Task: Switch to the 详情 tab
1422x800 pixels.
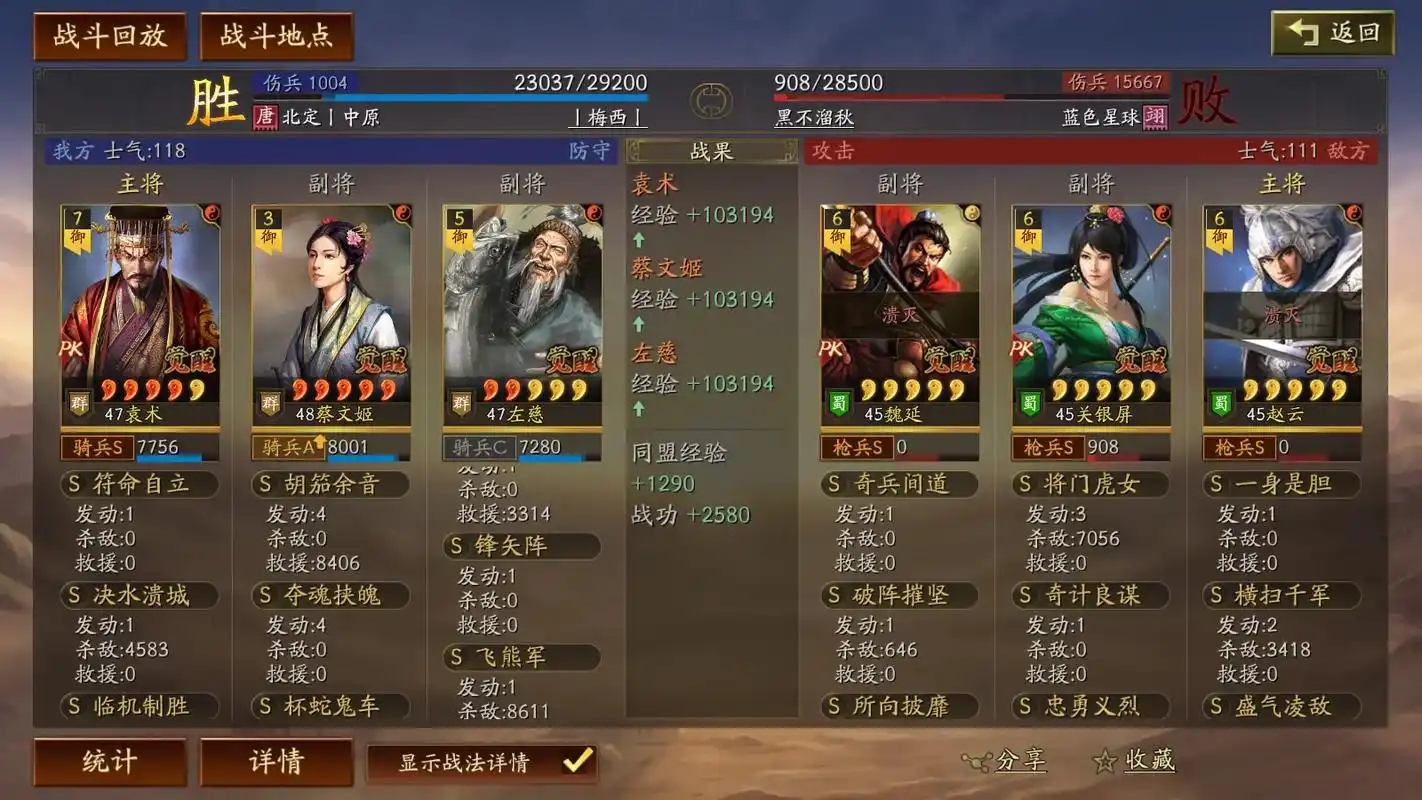Action: 275,761
